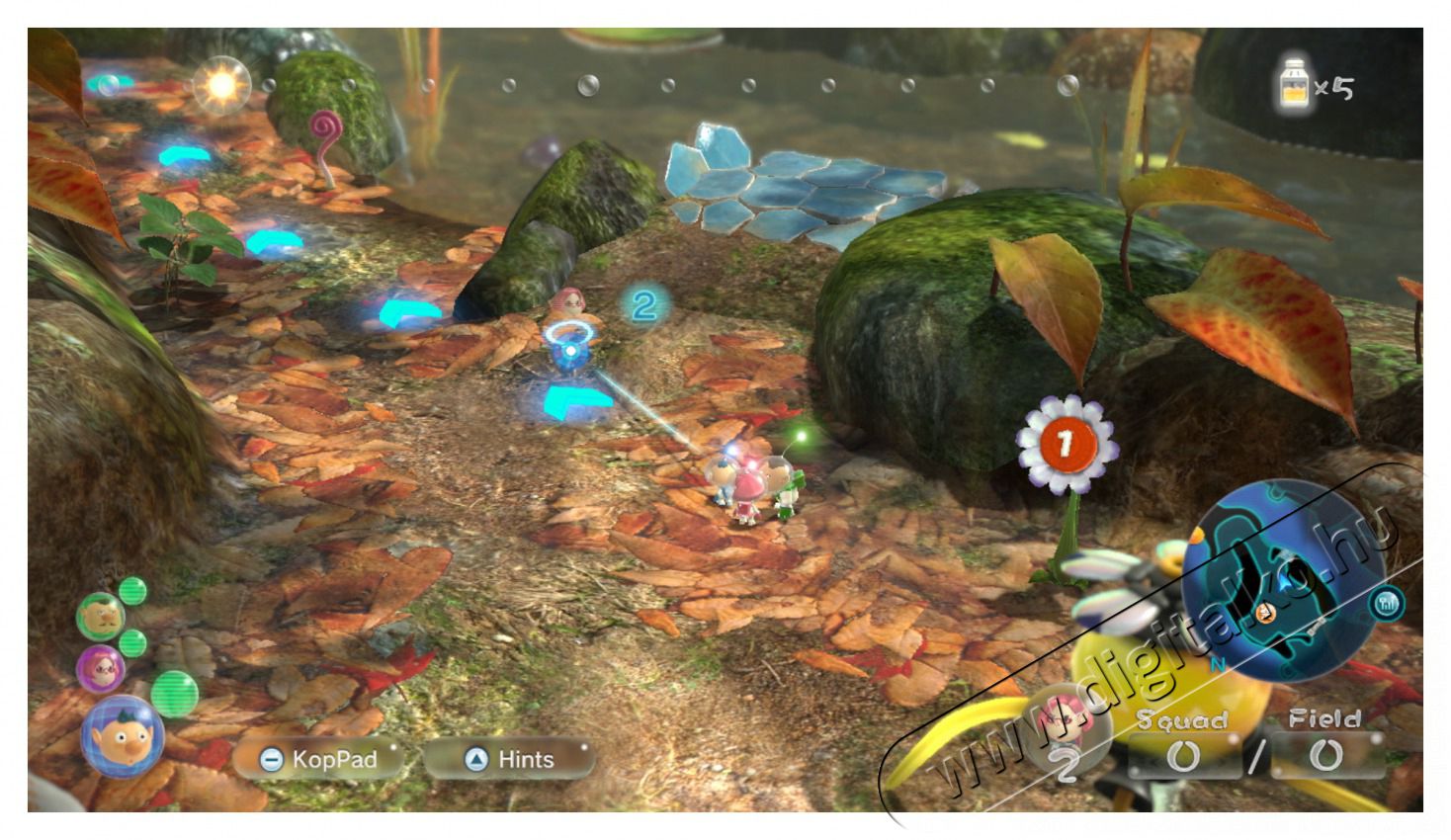Image resolution: width=1451 pixels, height=840 pixels.
Task: Click the fruit radar icon on the minimap
Action: pos(1387,604)
